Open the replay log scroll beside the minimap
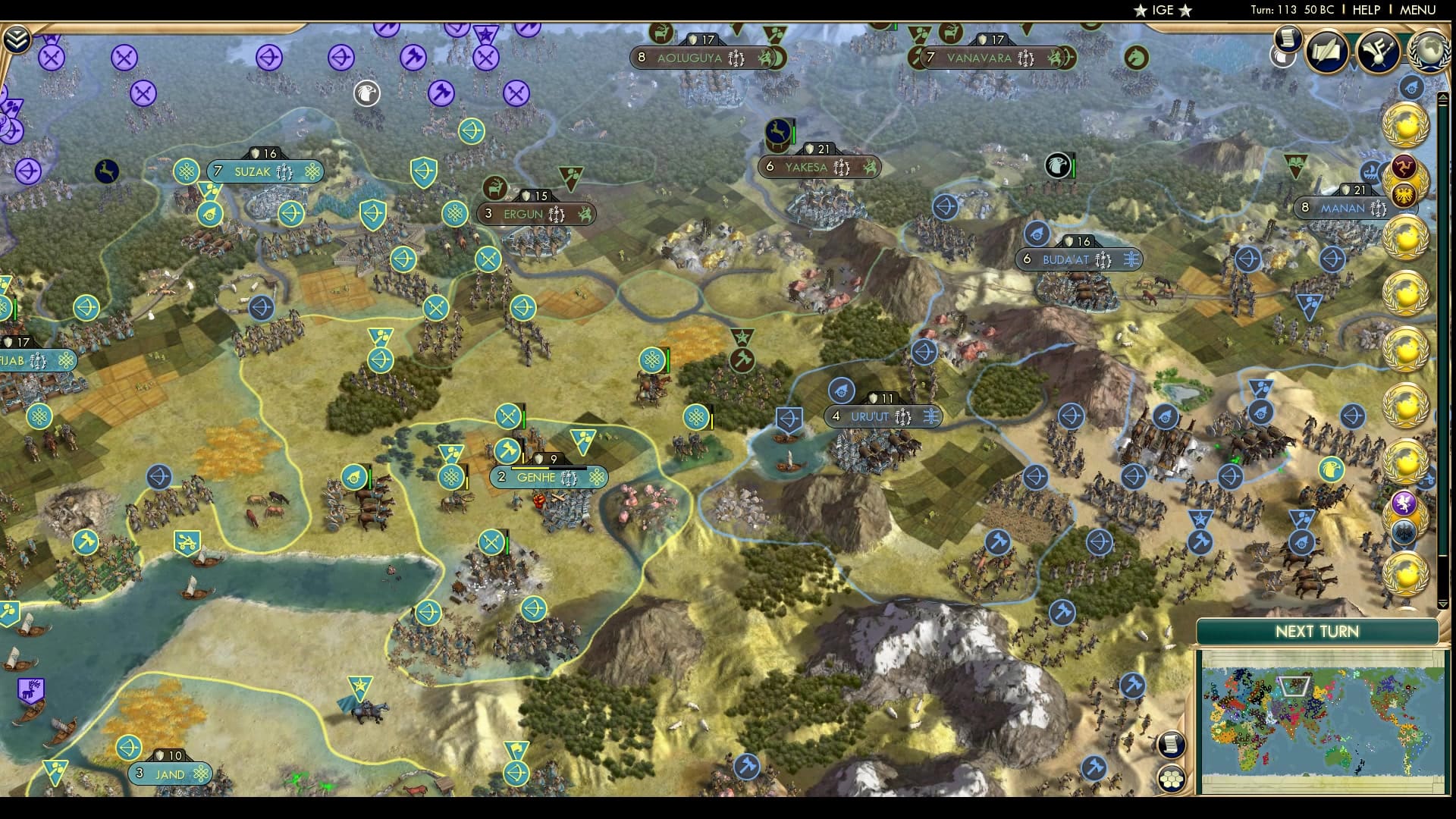1456x819 pixels. (x=1172, y=744)
